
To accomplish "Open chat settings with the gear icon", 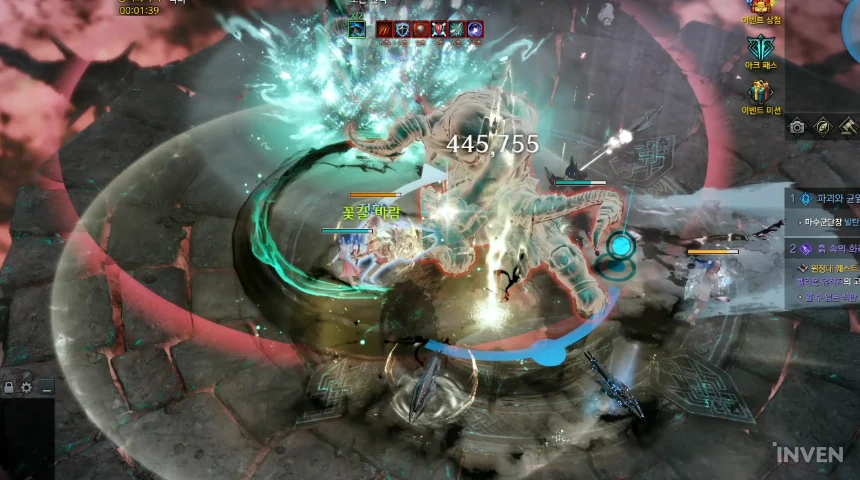I will click(27, 387).
